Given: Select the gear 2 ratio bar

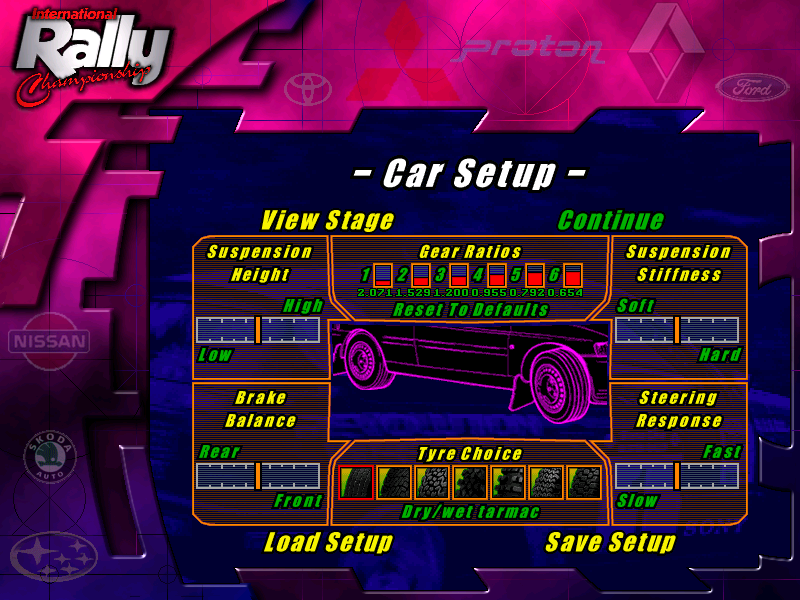Looking at the screenshot, I should pos(421,275).
